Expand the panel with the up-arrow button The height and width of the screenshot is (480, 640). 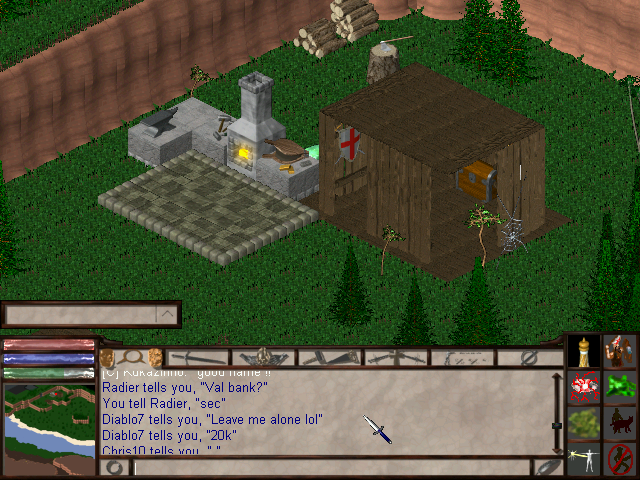click(x=167, y=315)
